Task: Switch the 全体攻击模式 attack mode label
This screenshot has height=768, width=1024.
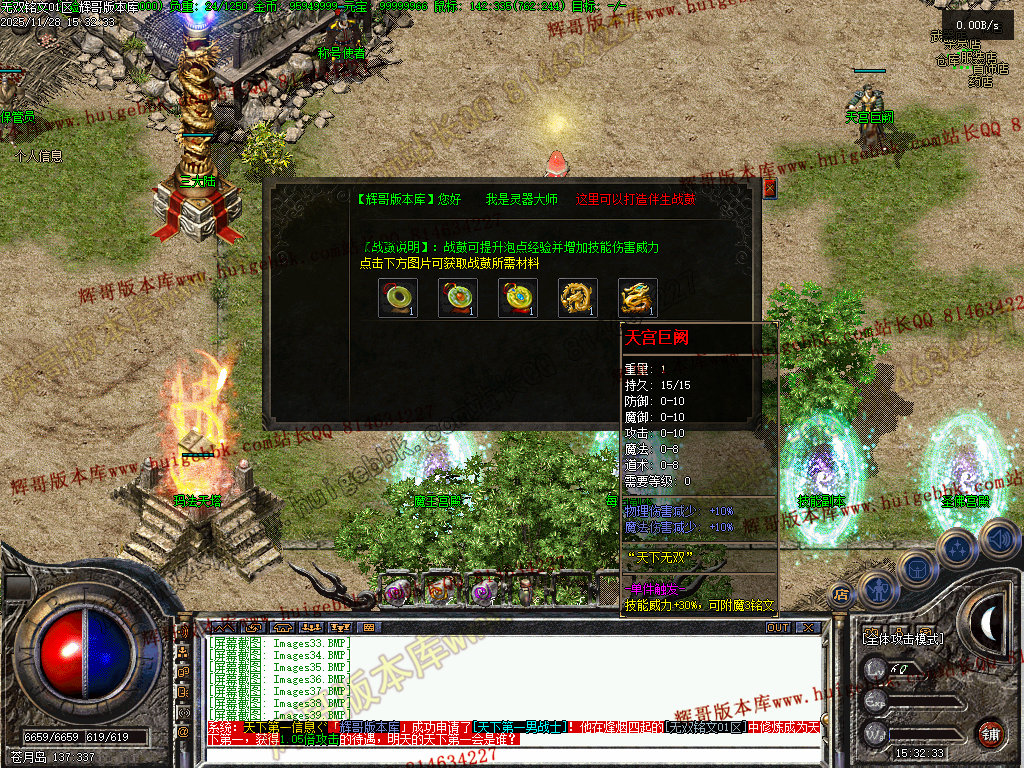Action: [902, 638]
